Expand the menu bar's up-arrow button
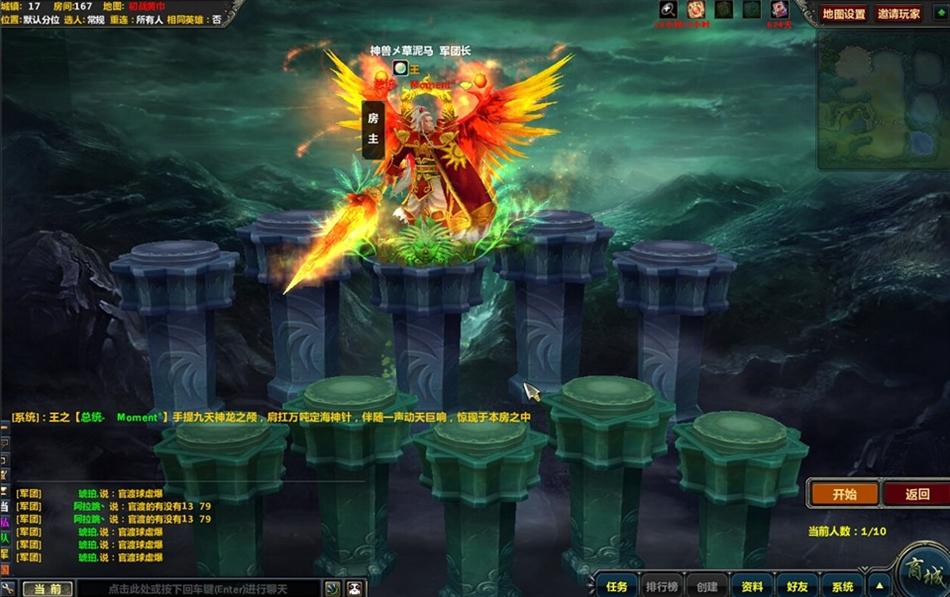950x597 pixels. pyautogui.click(x=879, y=587)
